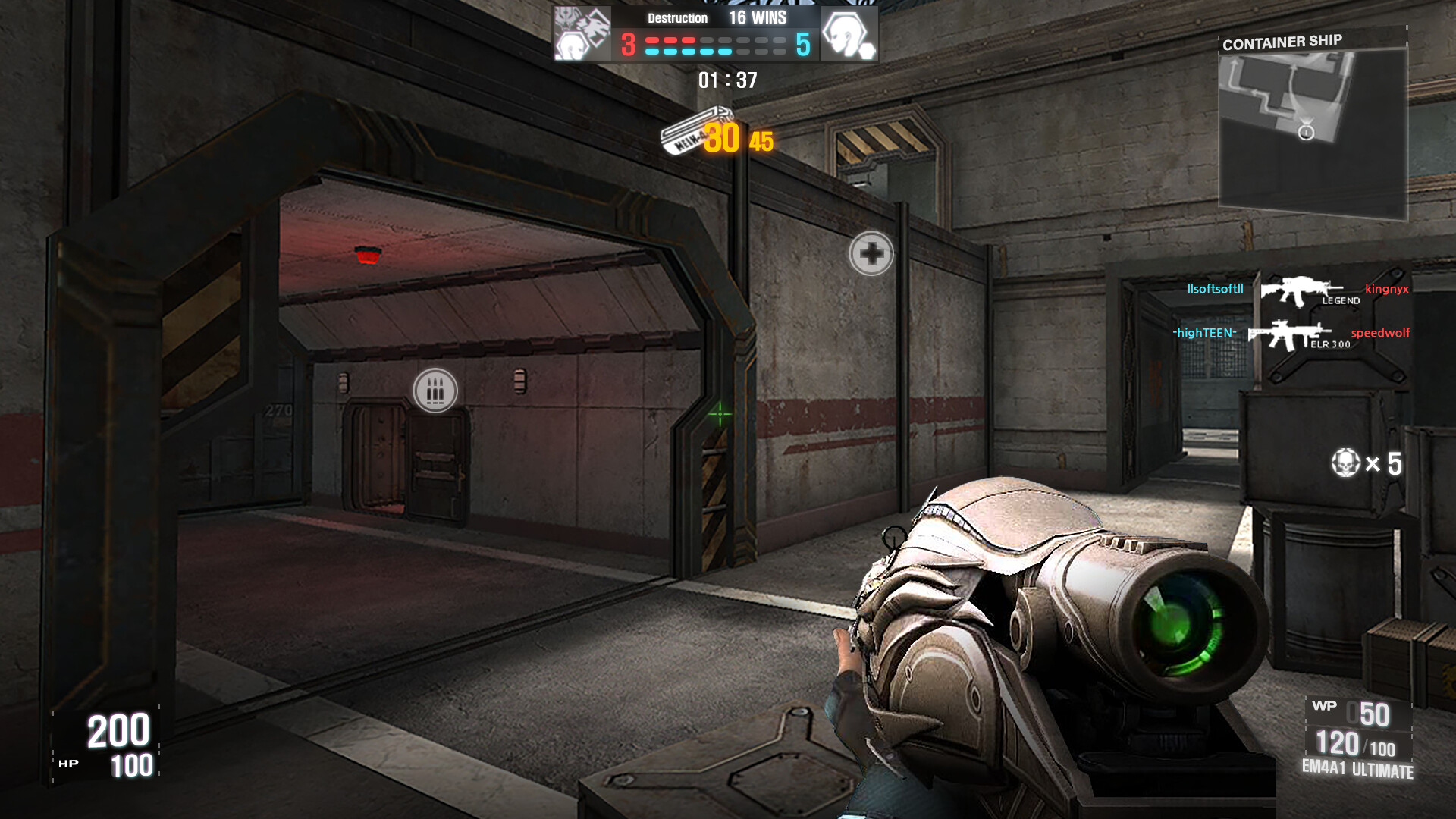1456x819 pixels.
Task: Select the medical cross marker icon
Action: coord(871,253)
